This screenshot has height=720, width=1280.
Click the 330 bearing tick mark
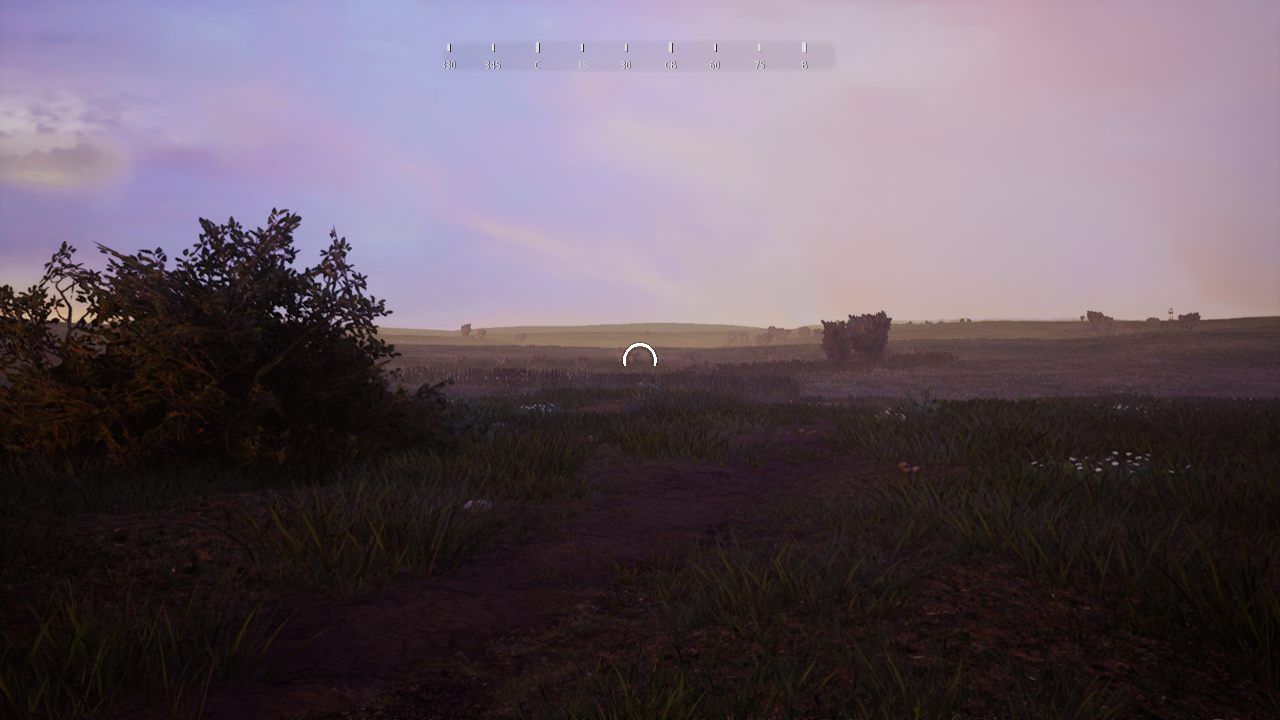[449, 47]
